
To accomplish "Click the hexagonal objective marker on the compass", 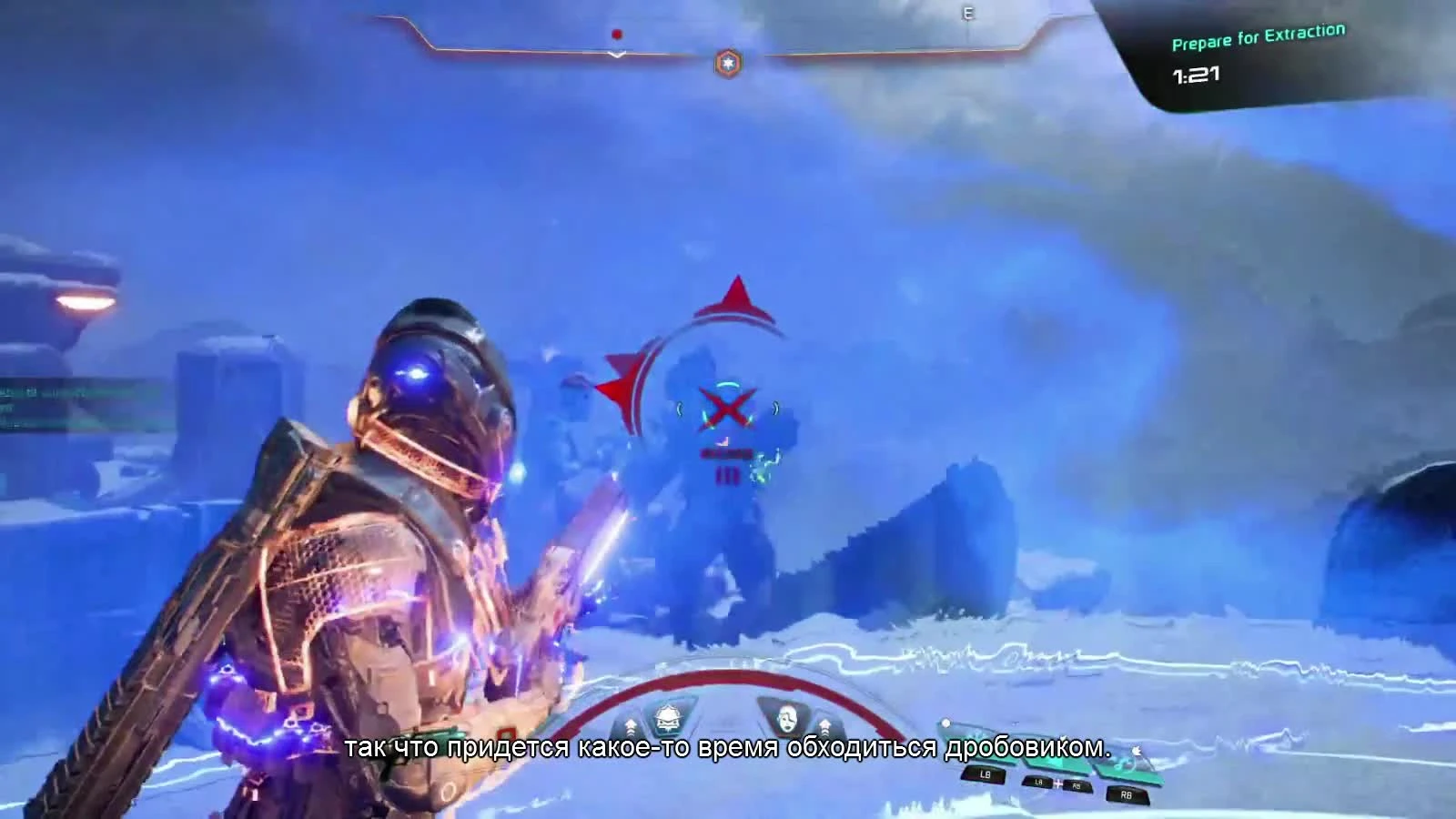I will coord(729,62).
